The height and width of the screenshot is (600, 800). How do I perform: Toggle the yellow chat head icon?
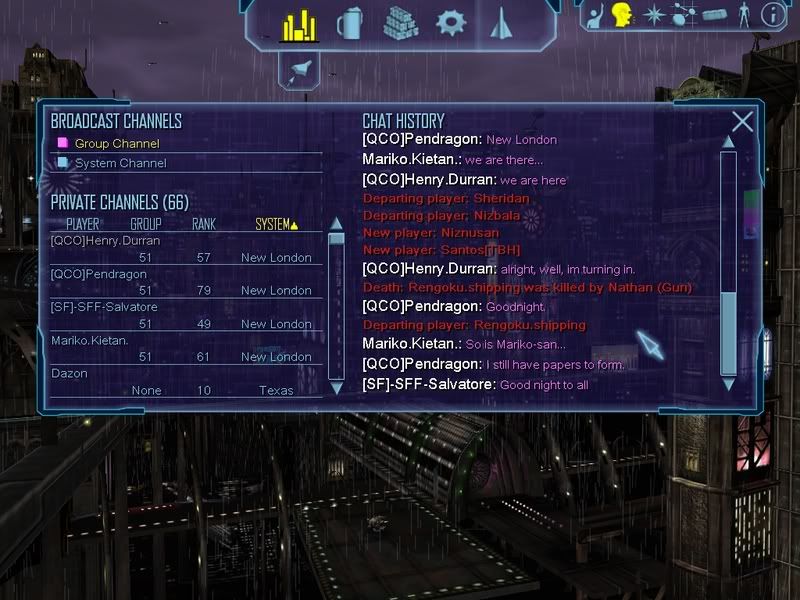click(623, 15)
